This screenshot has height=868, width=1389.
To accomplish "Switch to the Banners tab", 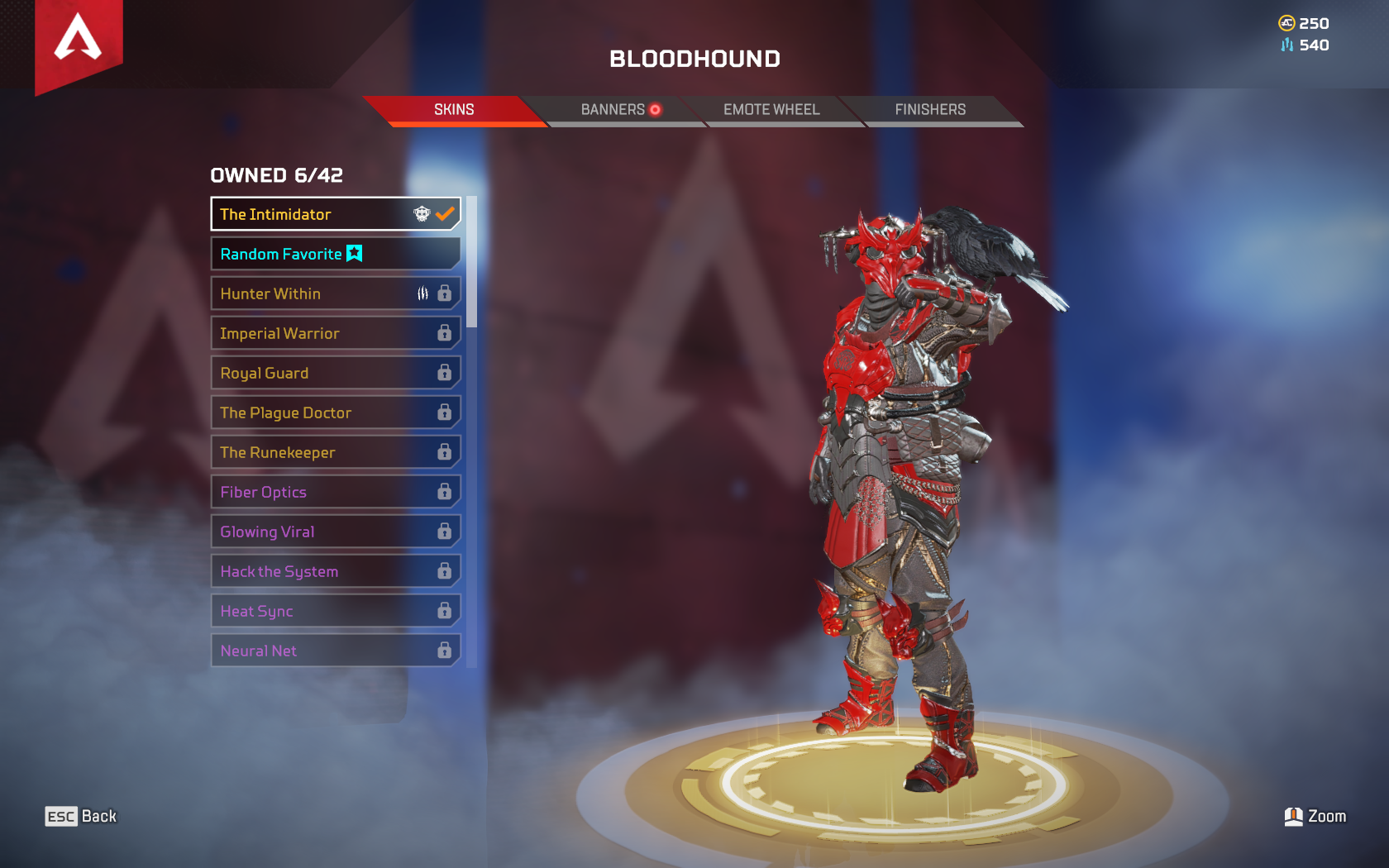I will click(613, 108).
